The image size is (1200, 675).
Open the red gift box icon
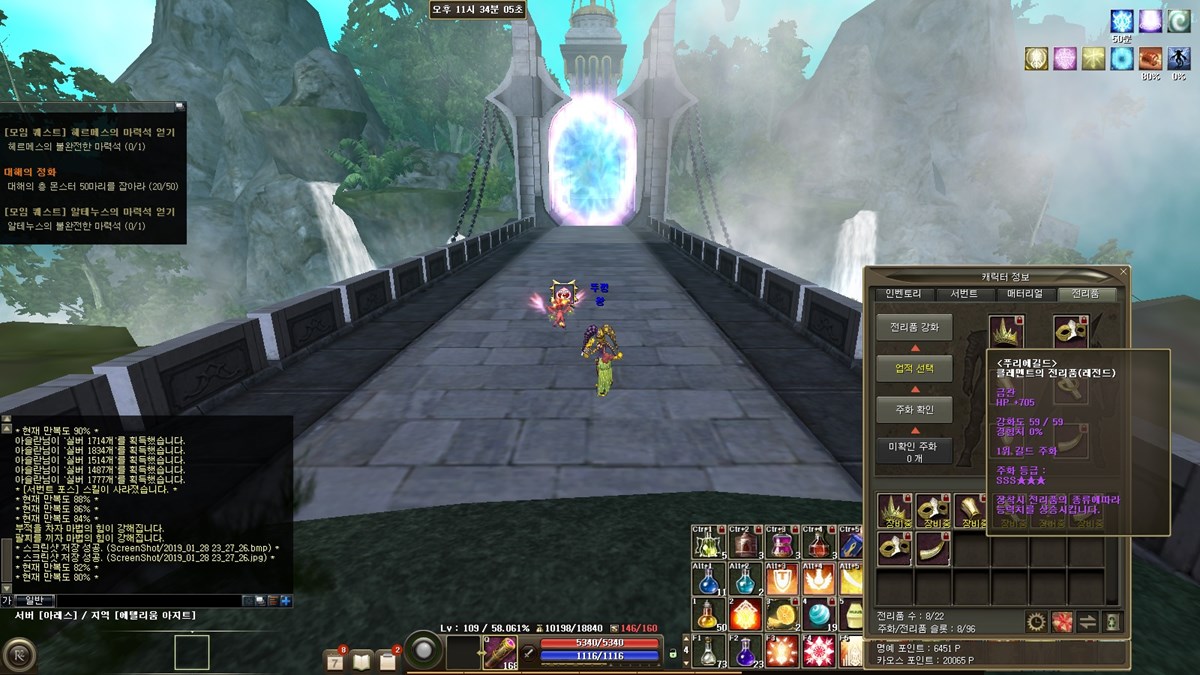coord(1062,622)
